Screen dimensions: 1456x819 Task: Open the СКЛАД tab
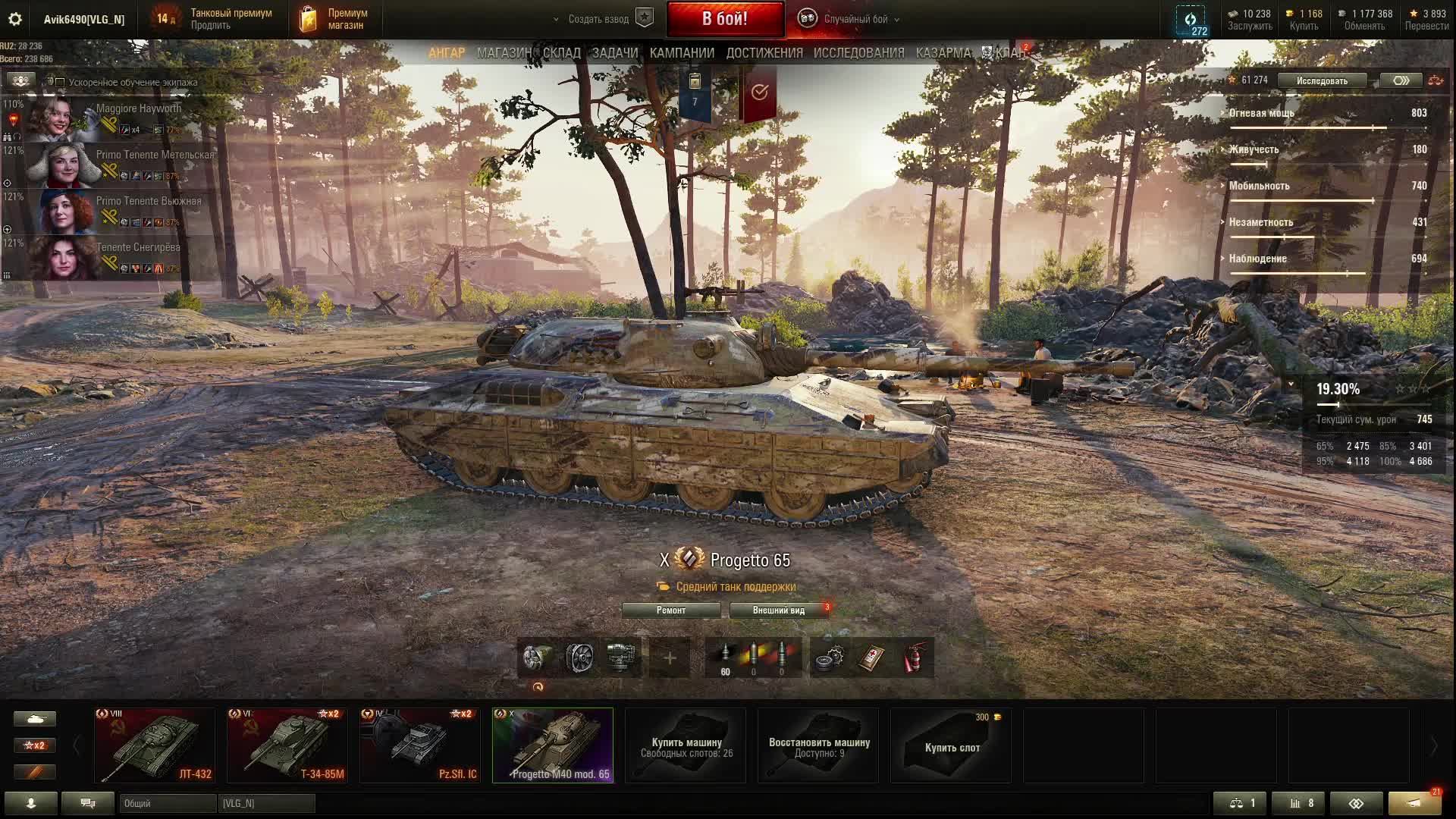[562, 53]
